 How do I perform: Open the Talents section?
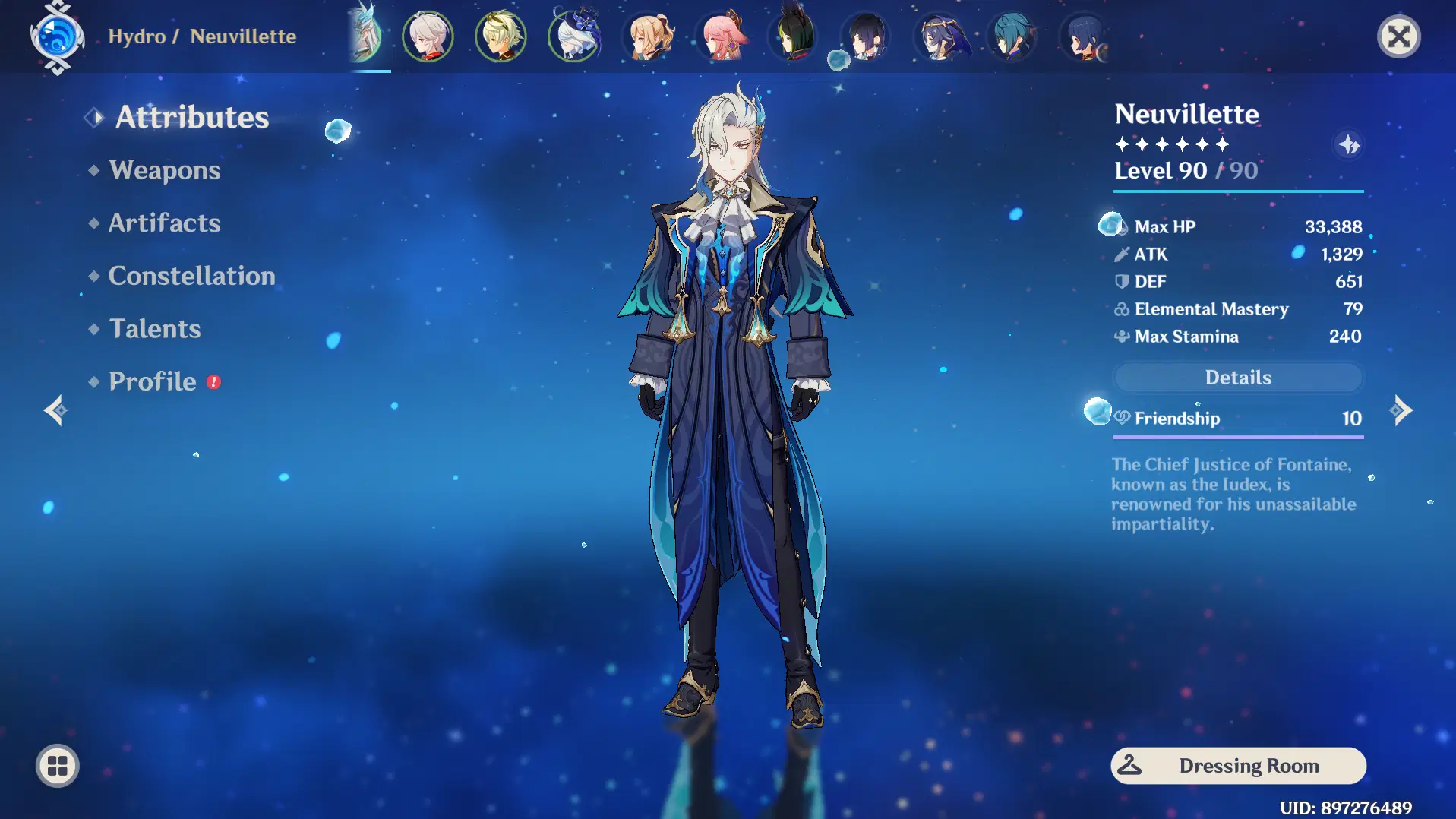154,328
